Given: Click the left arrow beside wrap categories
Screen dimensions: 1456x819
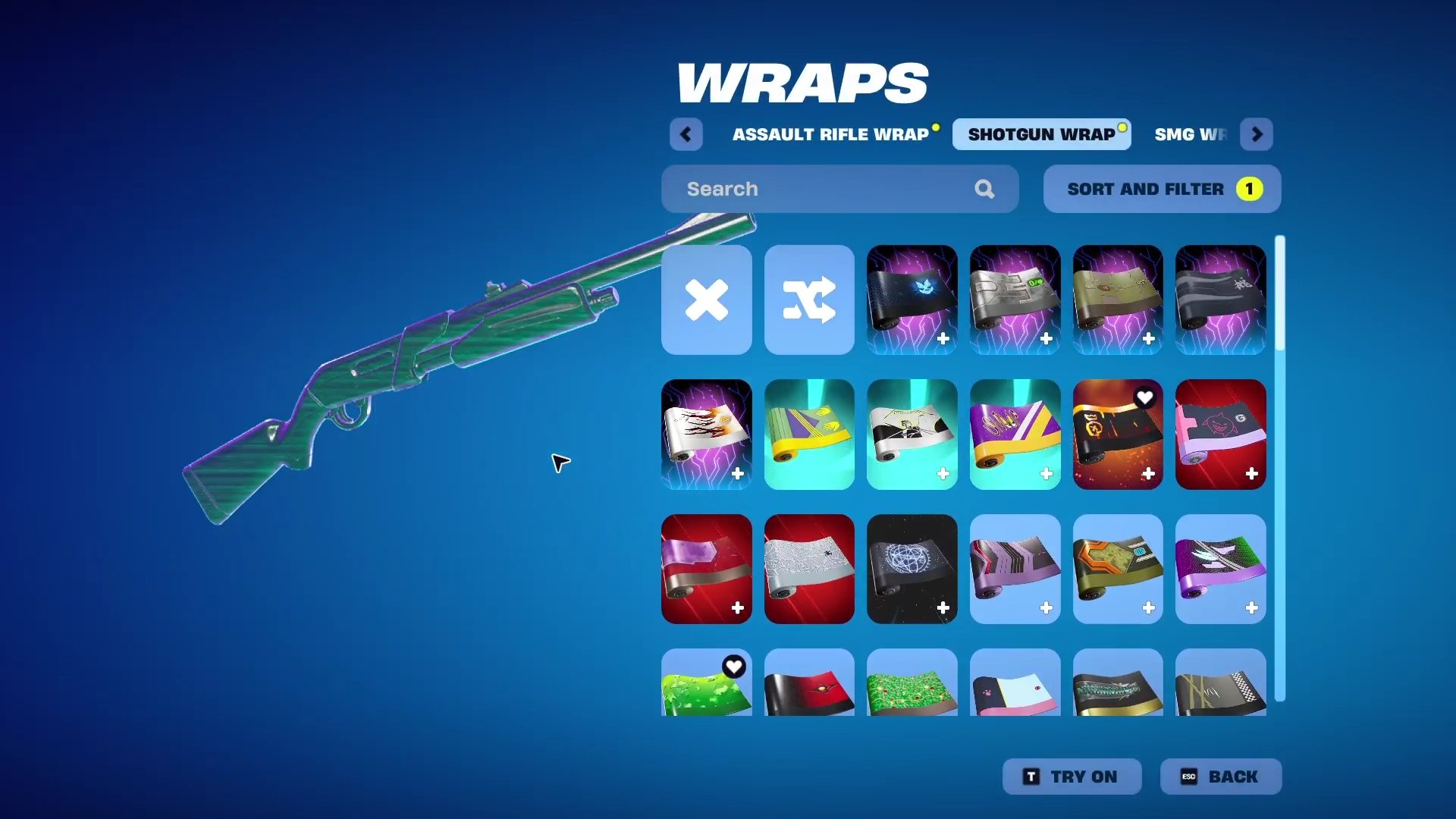Looking at the screenshot, I should click(x=686, y=134).
